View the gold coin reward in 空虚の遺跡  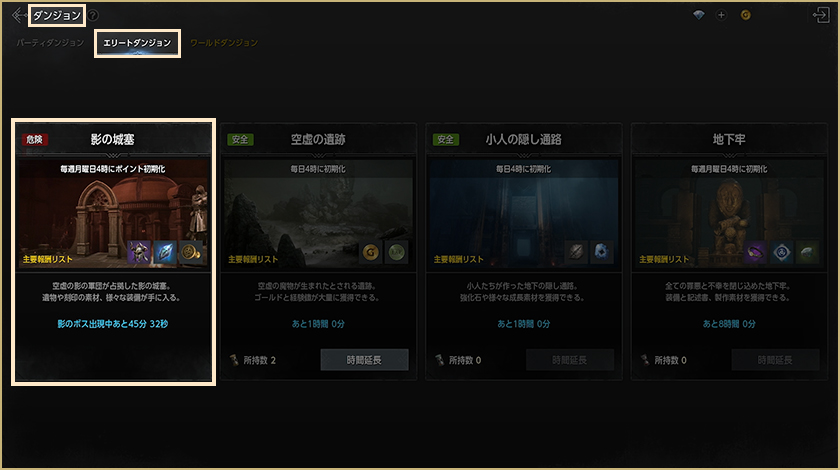click(x=370, y=253)
